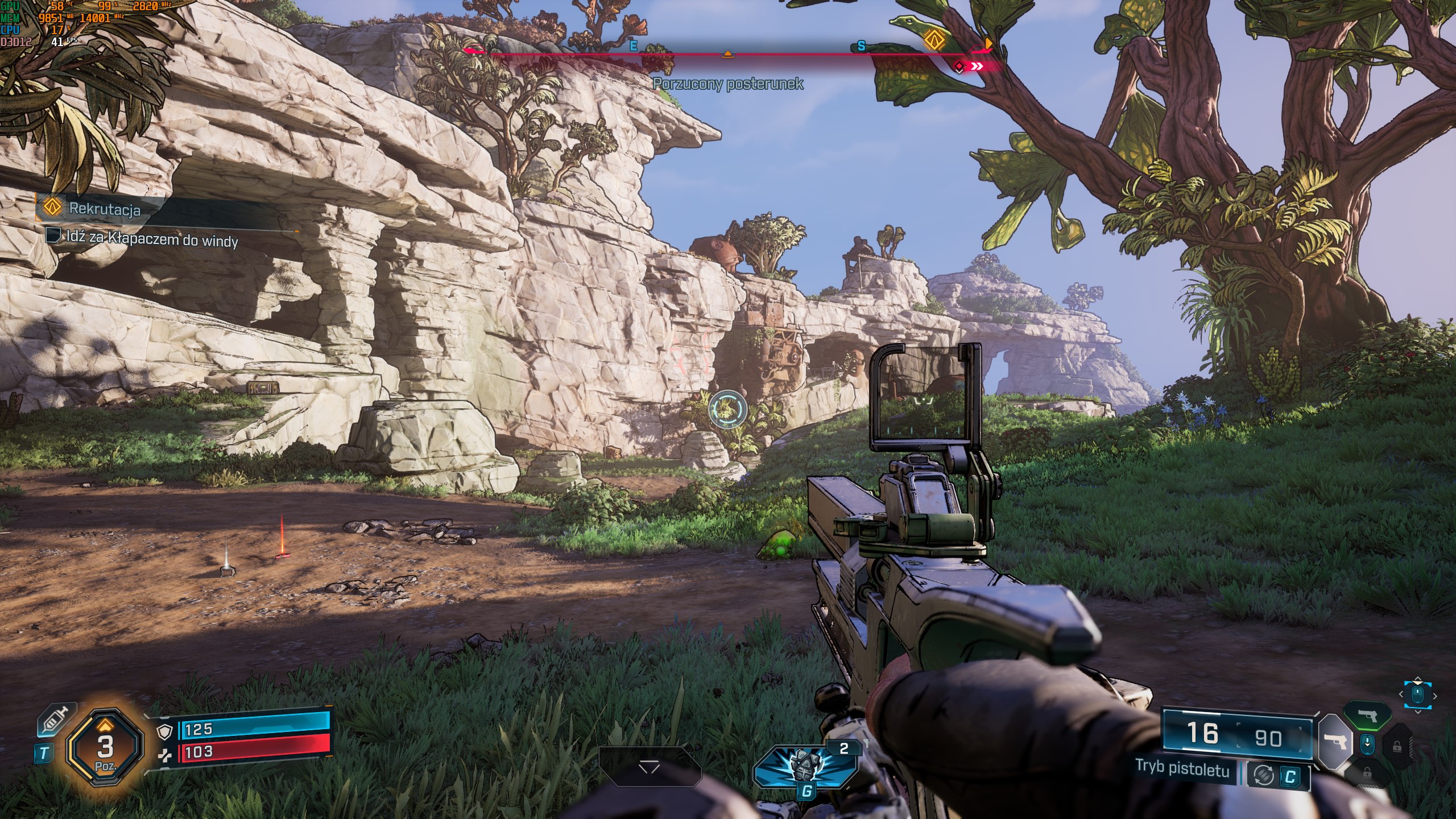1456x819 pixels.
Task: Expand the bottom center collapsed panel arrow
Action: (x=649, y=768)
